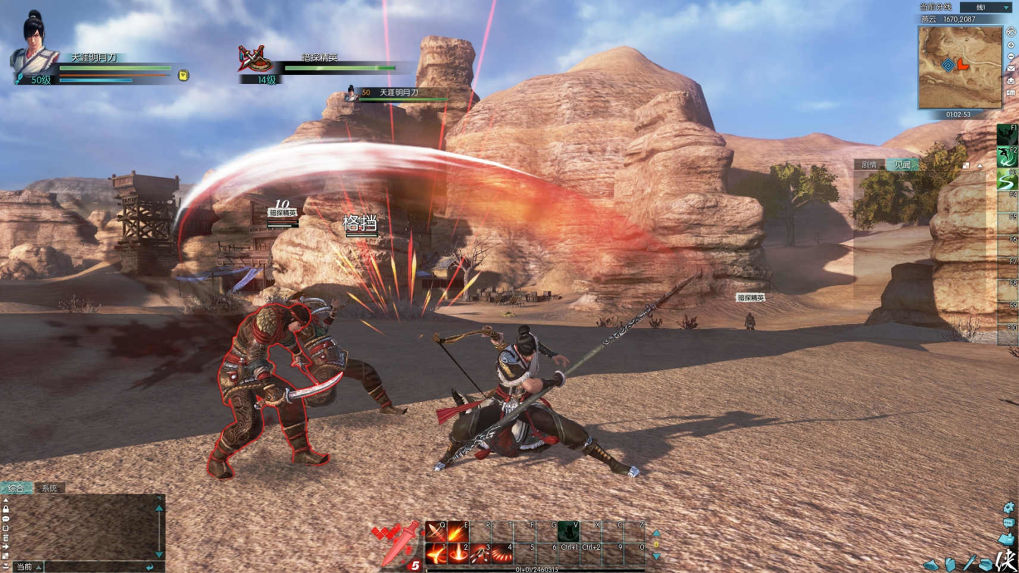Activate the dark green V slot skill

(568, 531)
